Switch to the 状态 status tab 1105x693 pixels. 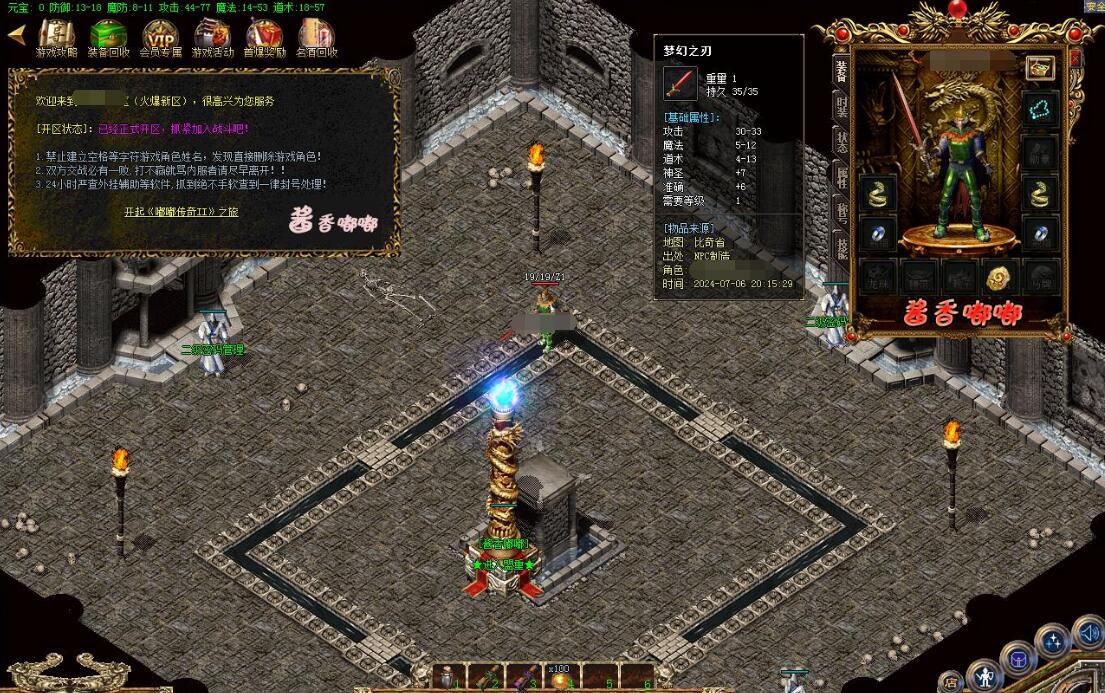point(841,142)
